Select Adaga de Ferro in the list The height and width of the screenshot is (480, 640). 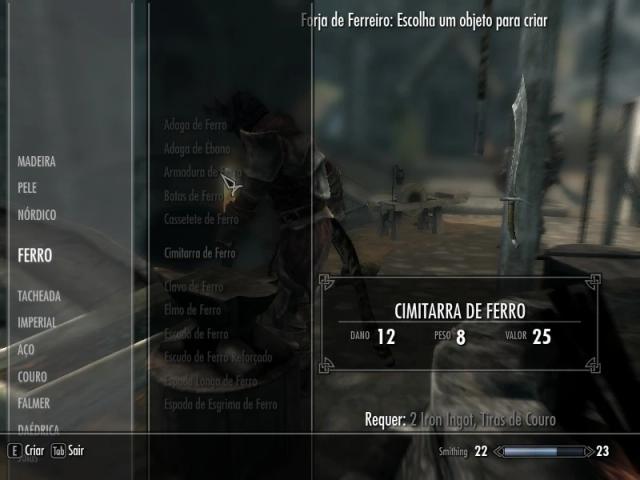(x=195, y=126)
